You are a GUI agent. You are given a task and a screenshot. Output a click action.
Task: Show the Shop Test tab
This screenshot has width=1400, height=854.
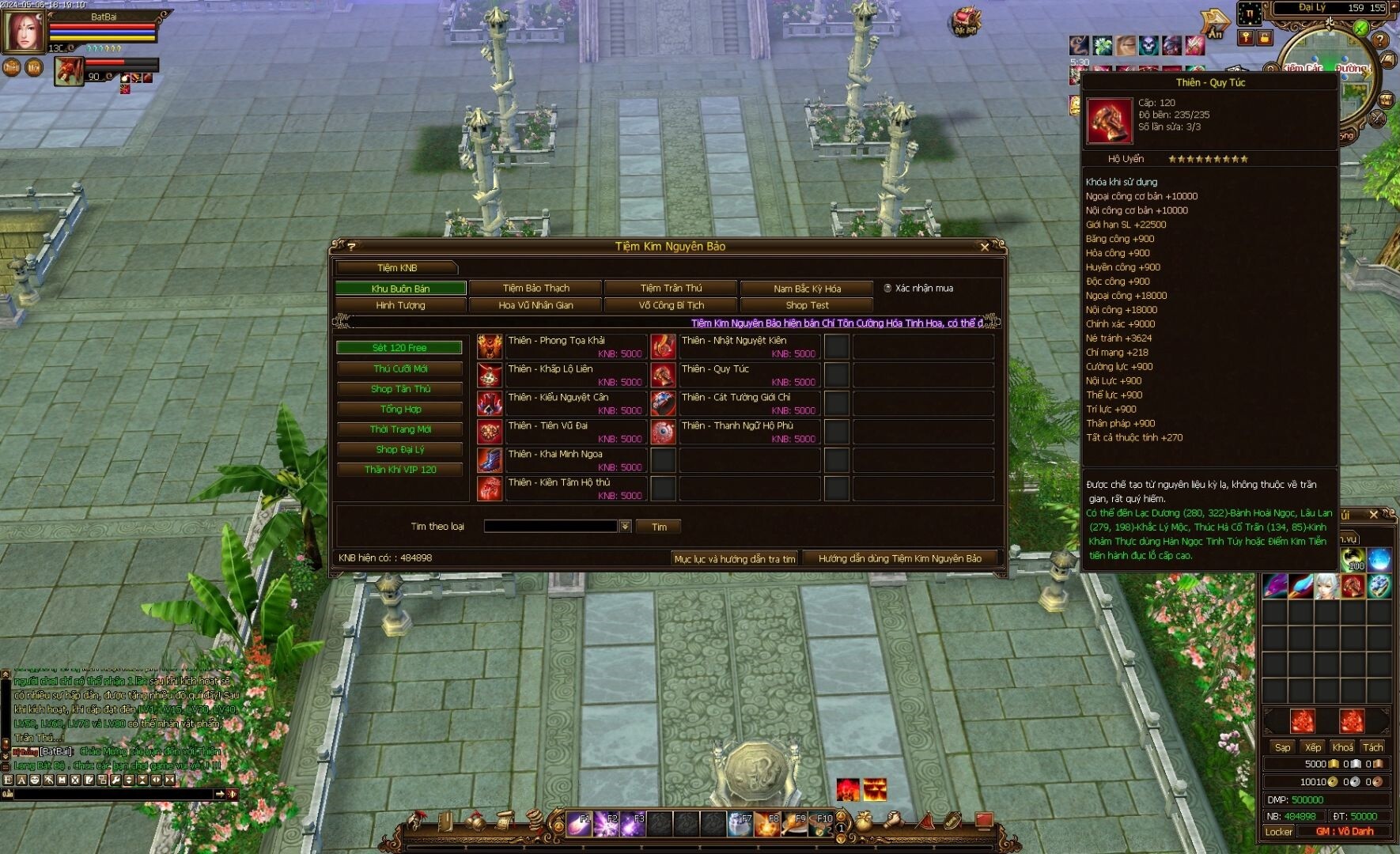807,305
